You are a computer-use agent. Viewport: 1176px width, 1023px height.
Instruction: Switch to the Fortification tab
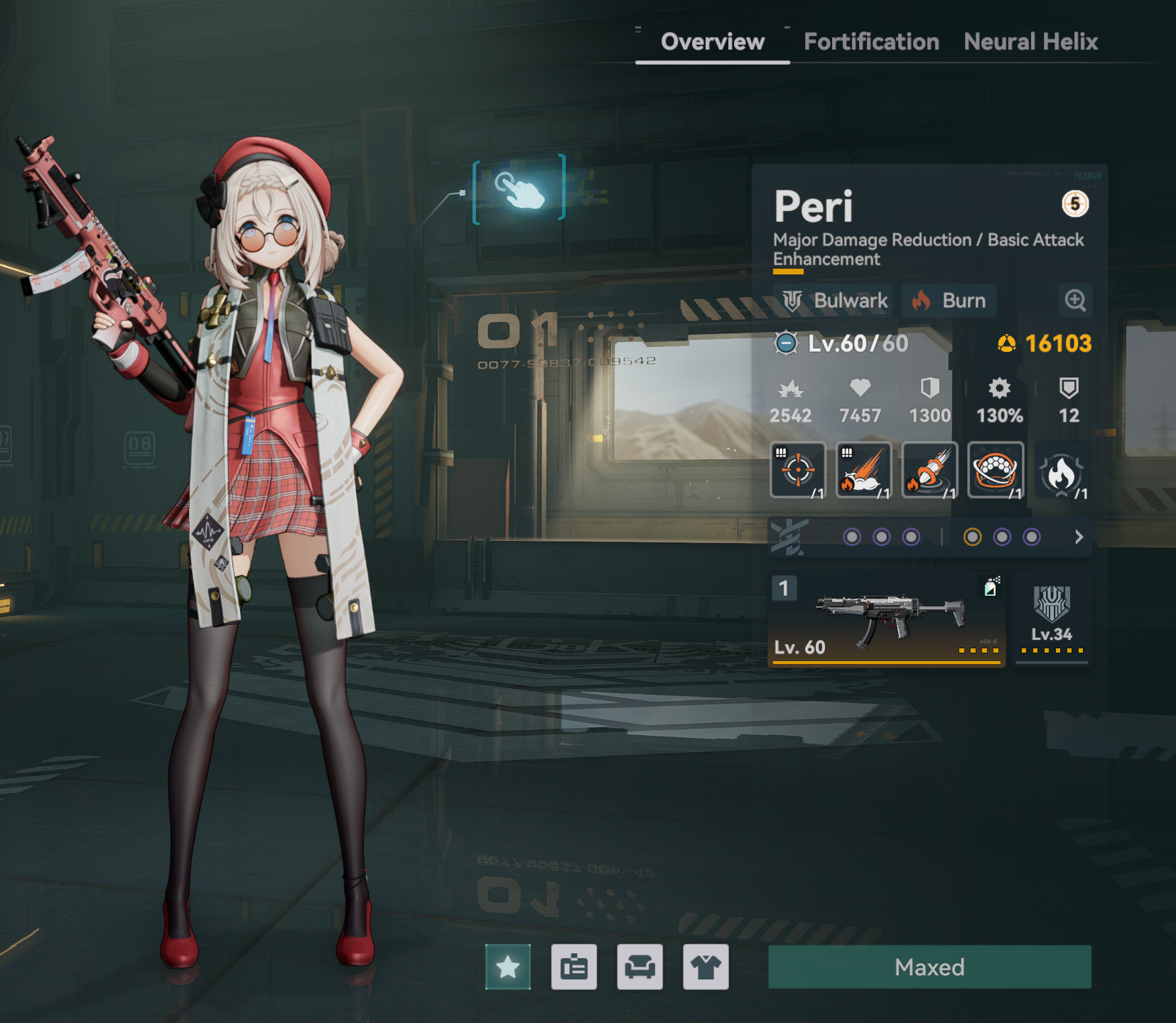(x=871, y=42)
